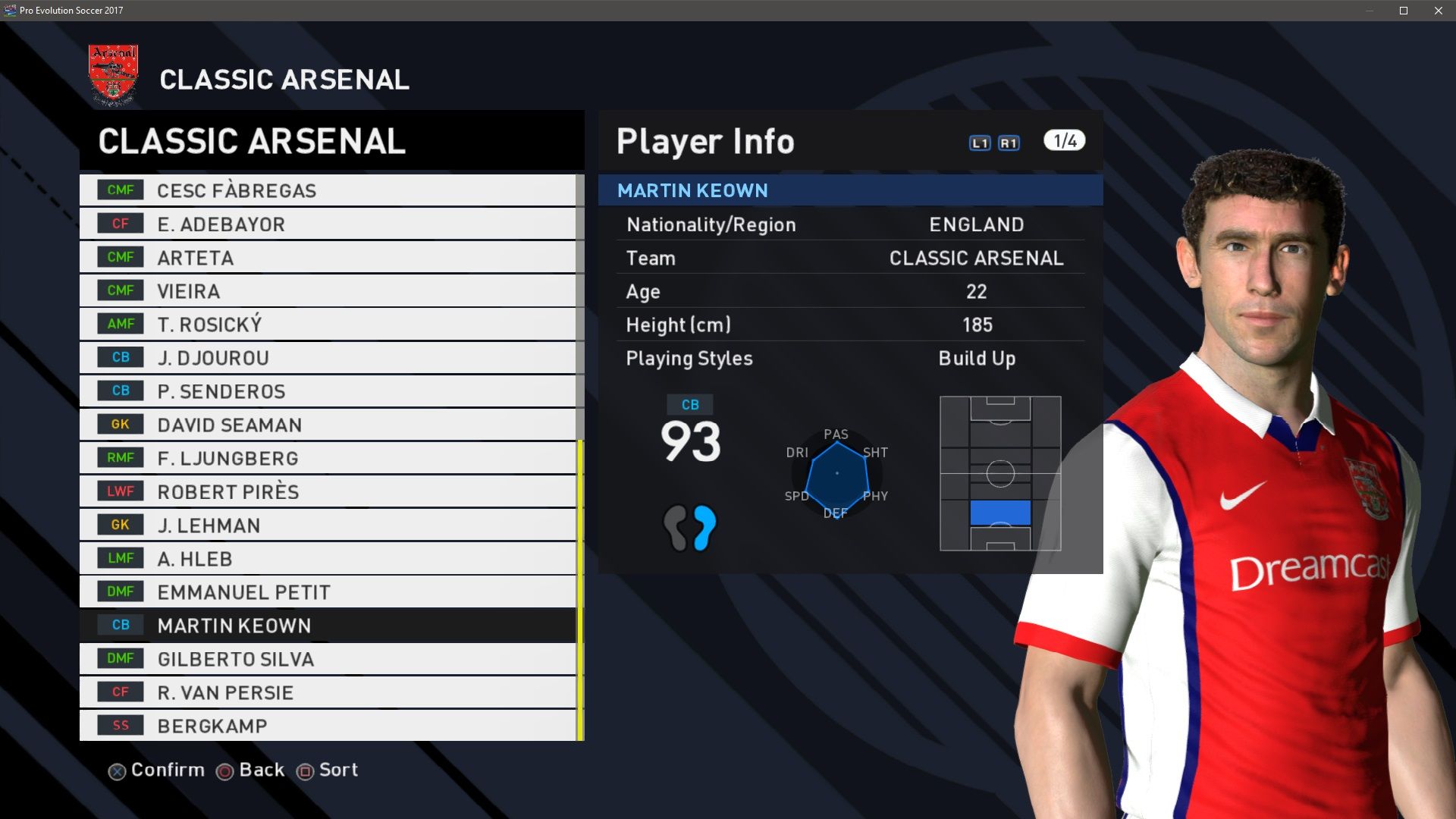Pick goalkeeper David Seaman
1456x819 pixels.
point(328,425)
